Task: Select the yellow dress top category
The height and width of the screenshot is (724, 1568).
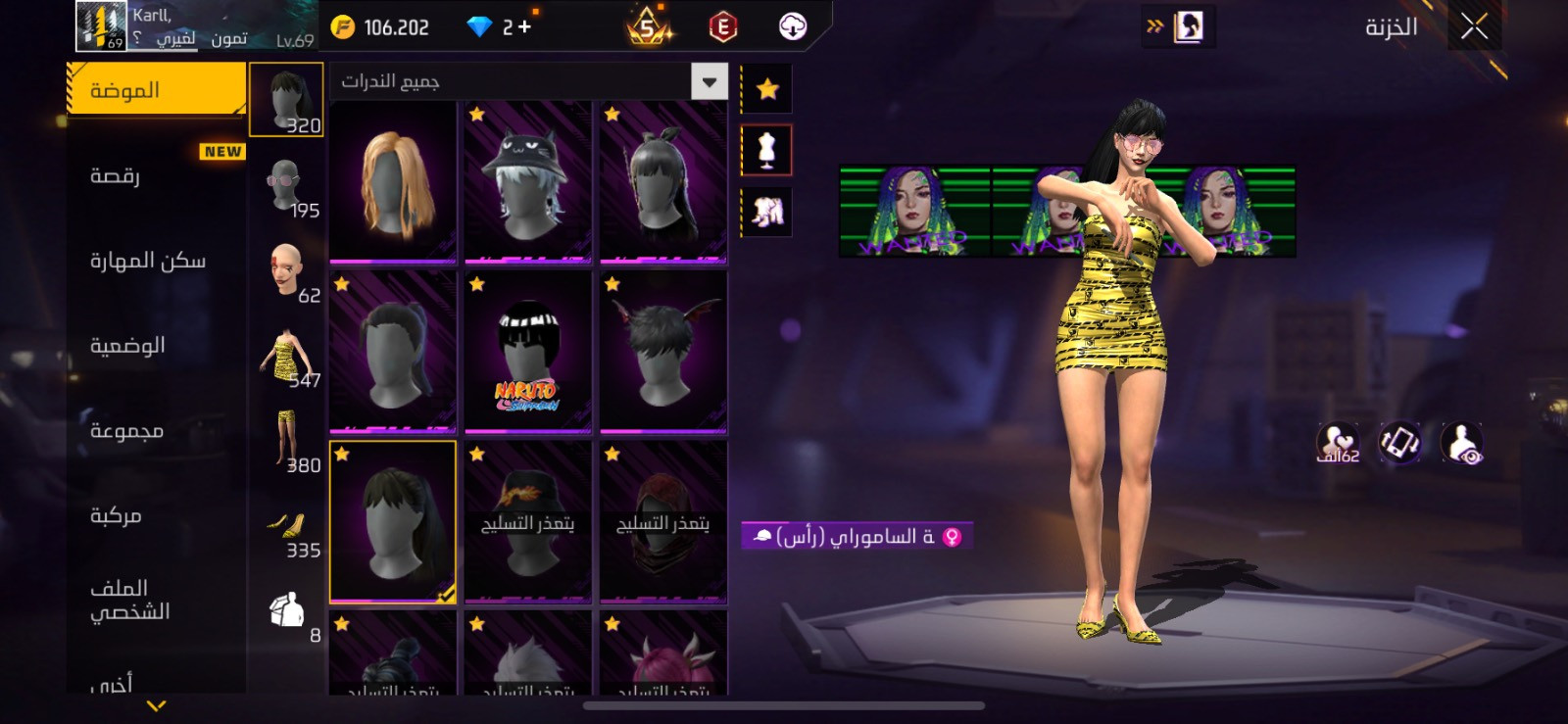Action: [x=286, y=357]
